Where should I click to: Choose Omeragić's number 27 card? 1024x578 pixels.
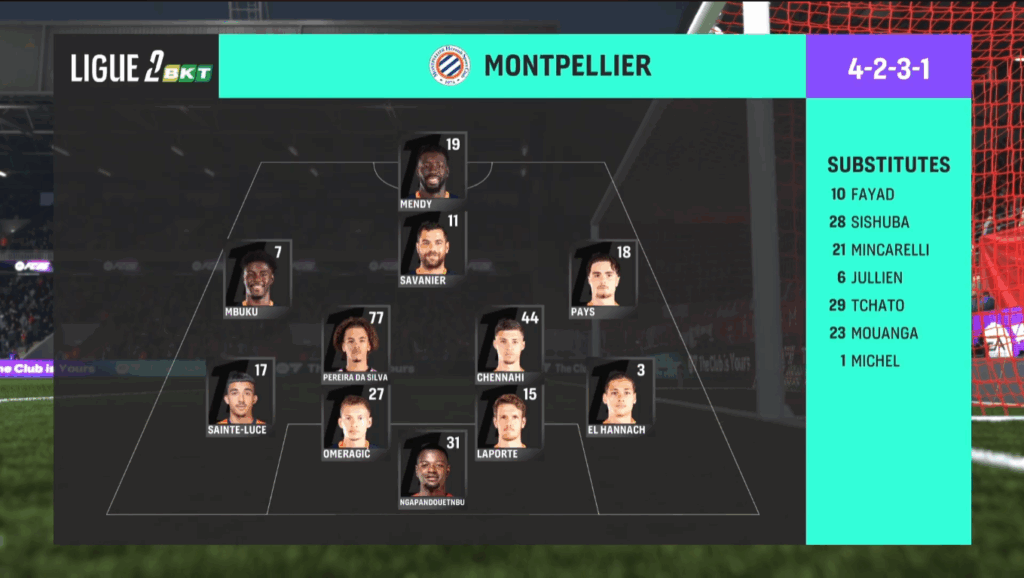point(356,422)
